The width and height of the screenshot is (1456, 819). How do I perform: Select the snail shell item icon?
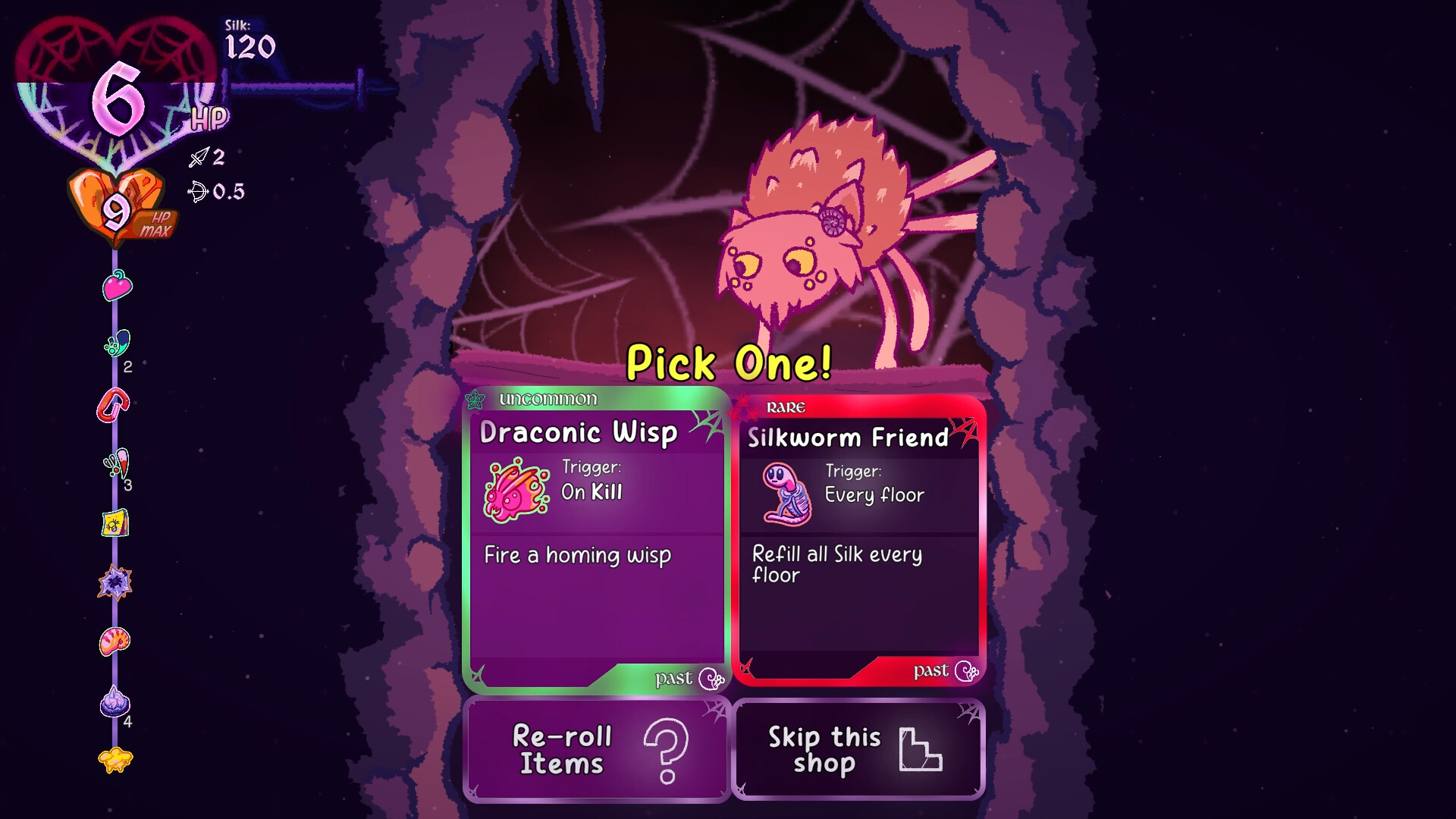pos(115,641)
